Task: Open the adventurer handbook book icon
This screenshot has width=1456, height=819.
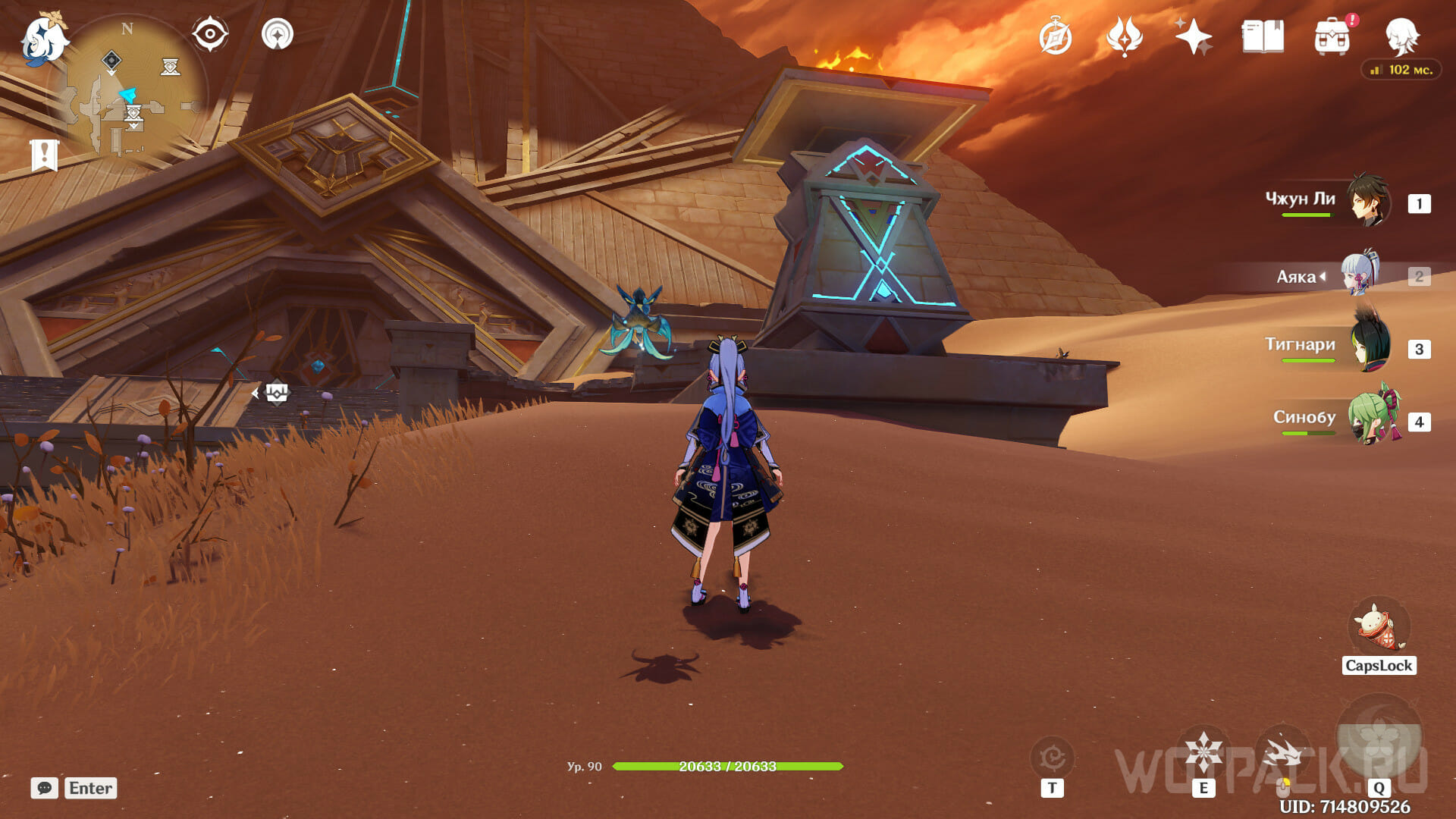Action: pos(1263,36)
